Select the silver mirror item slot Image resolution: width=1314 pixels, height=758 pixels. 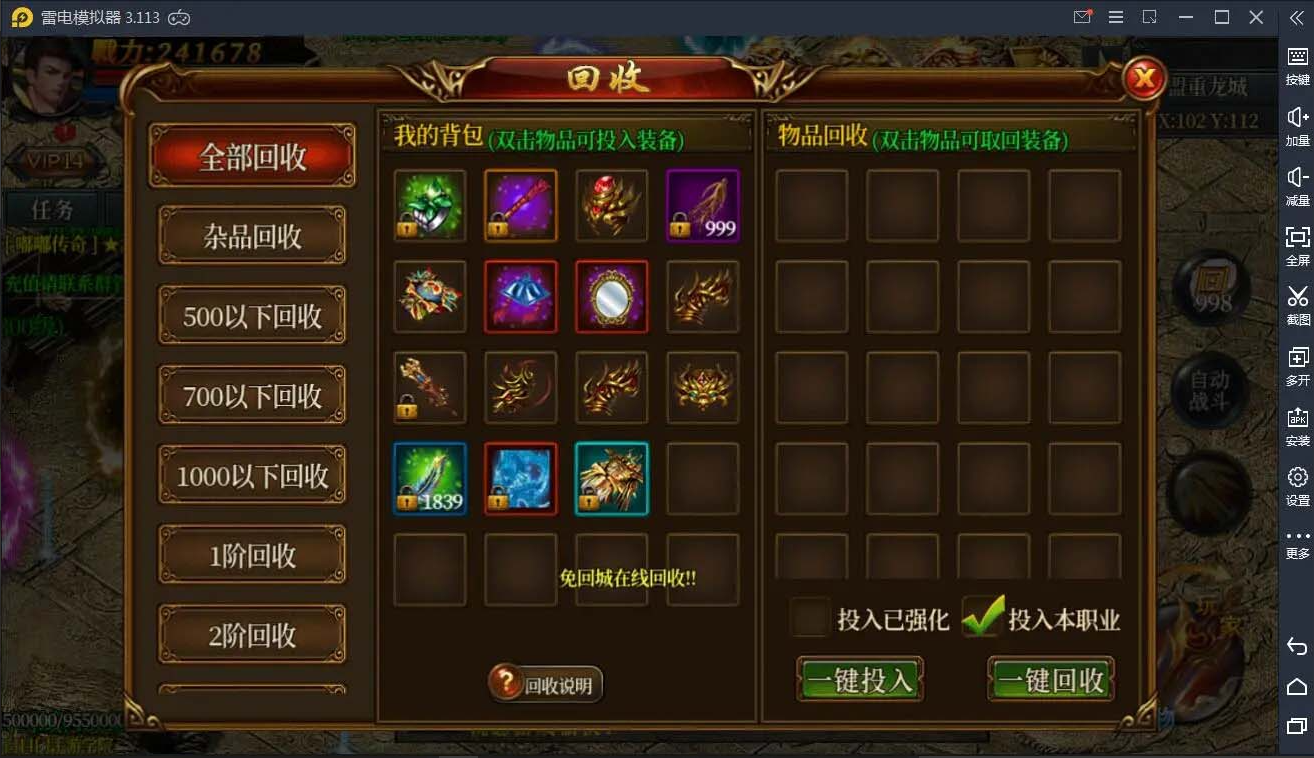(612, 297)
